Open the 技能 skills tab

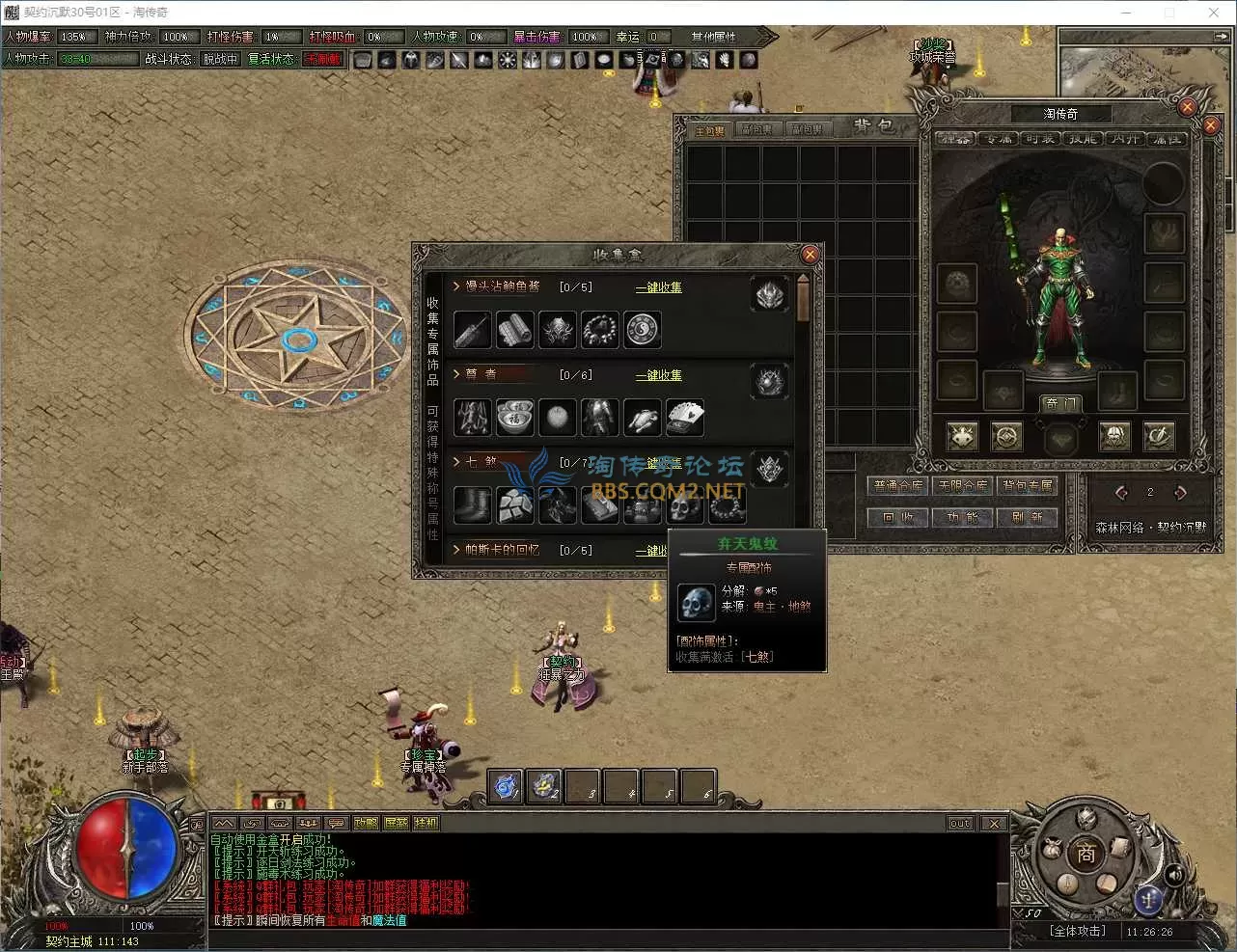pyautogui.click(x=1083, y=139)
